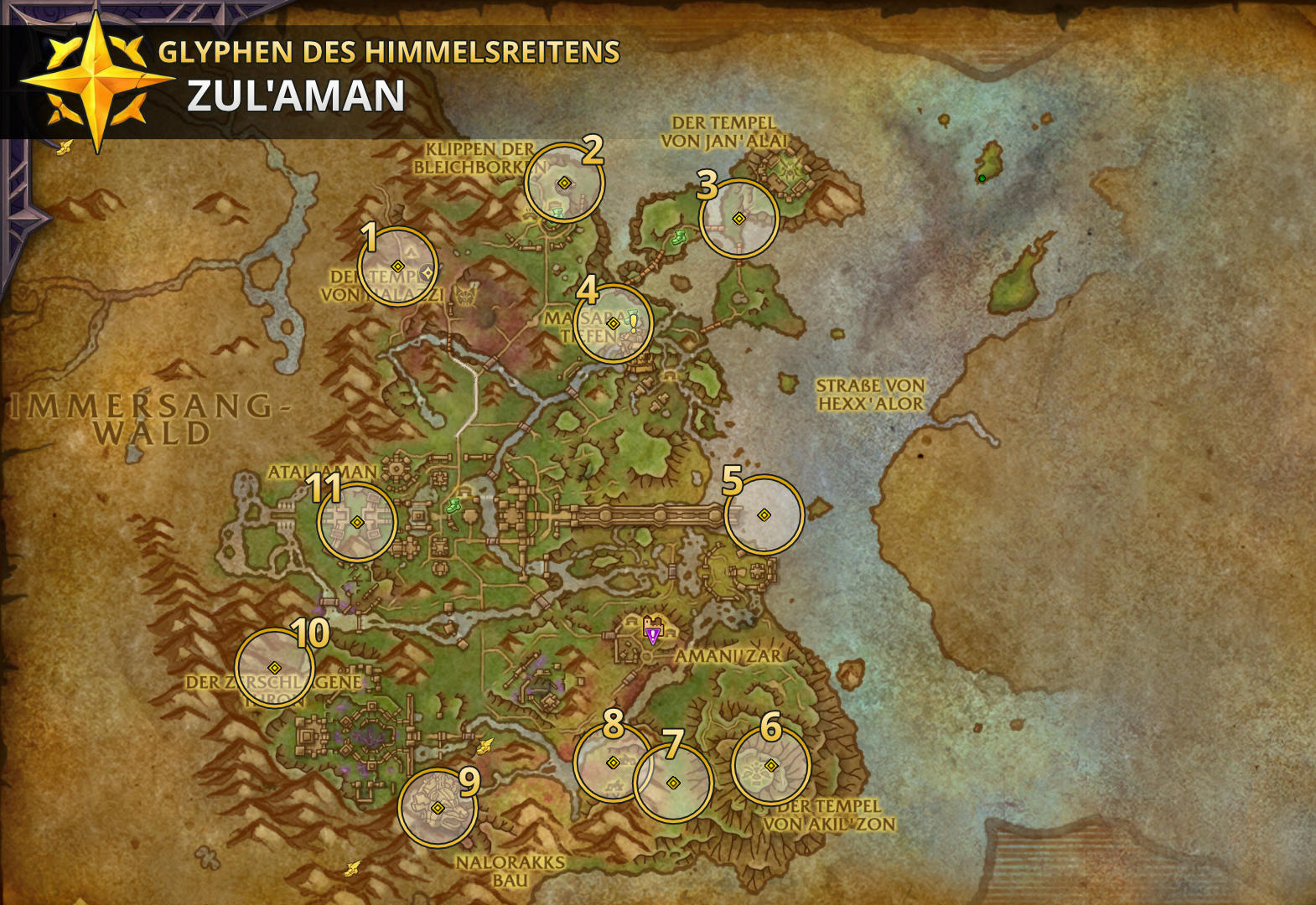1316x905 pixels.
Task: Click glyph marker number 5
Action: click(764, 515)
